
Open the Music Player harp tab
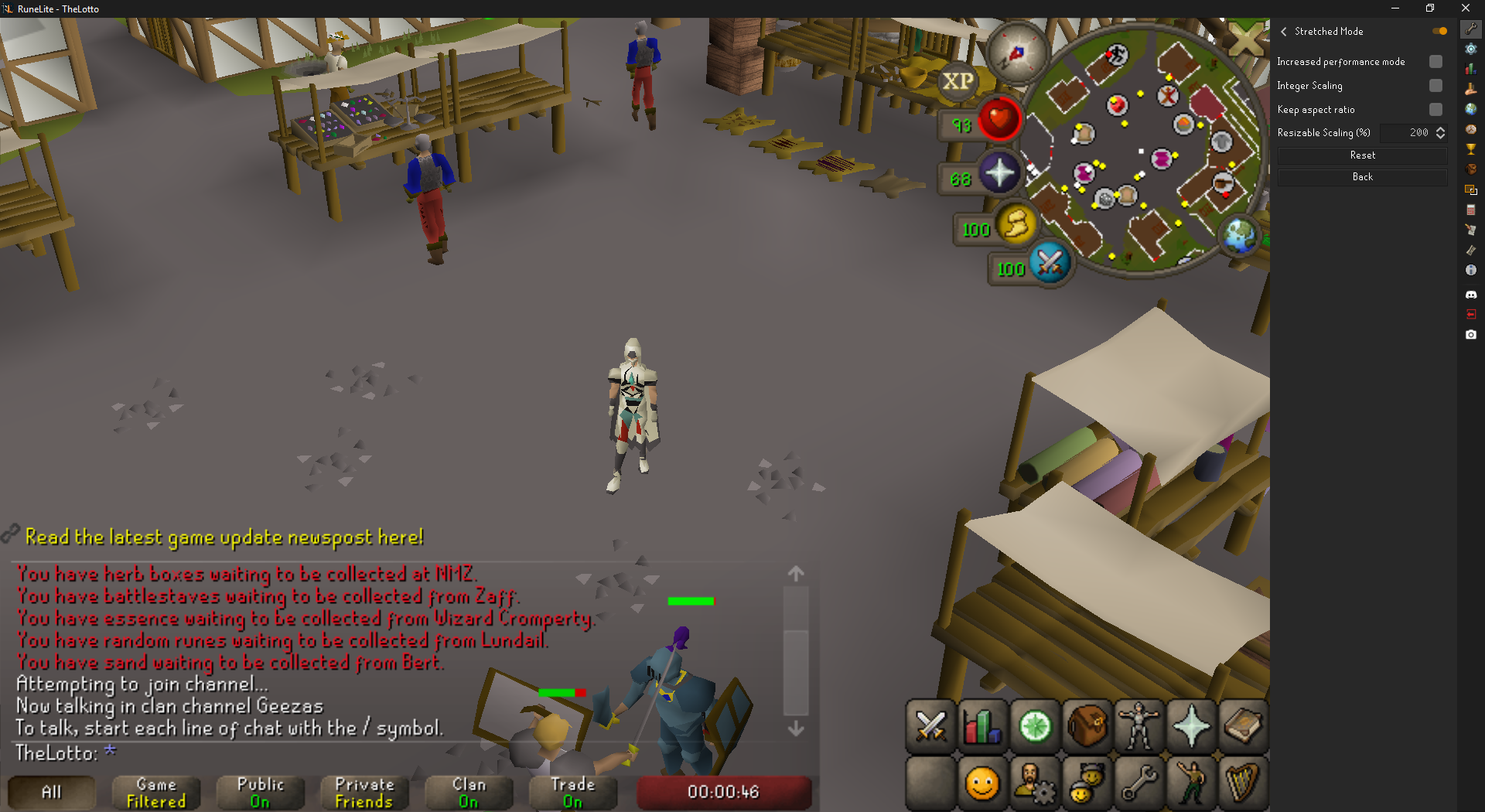(1243, 785)
